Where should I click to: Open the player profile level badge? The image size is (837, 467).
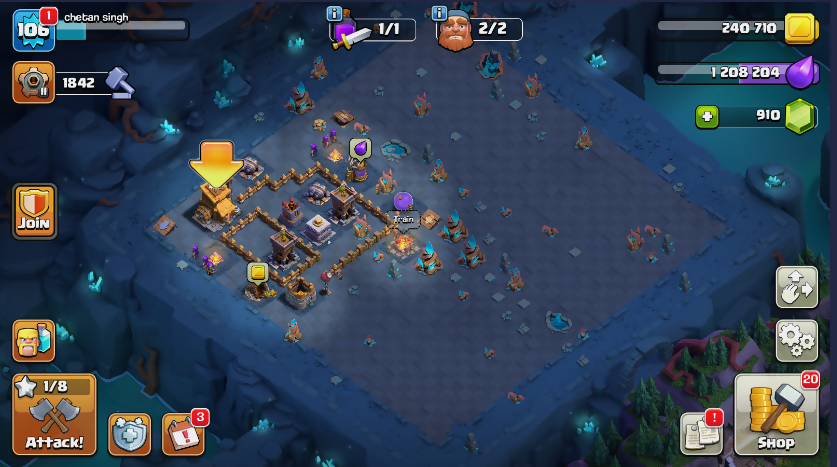click(x=30, y=30)
